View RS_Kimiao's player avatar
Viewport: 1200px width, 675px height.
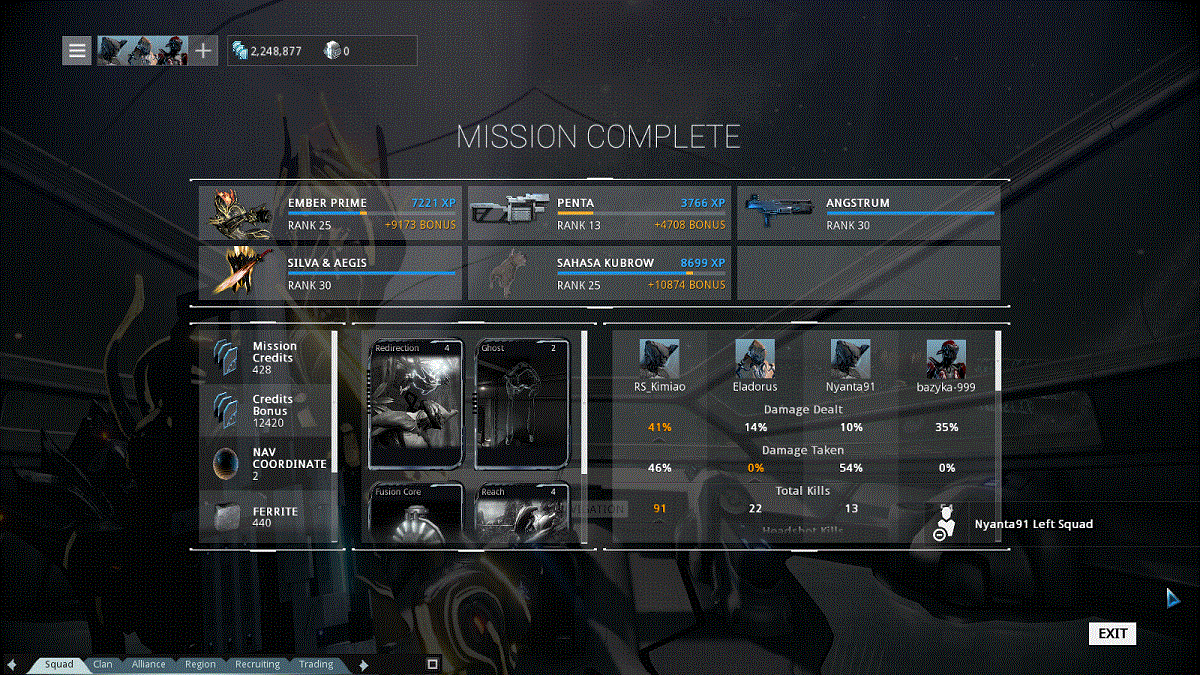click(x=659, y=359)
